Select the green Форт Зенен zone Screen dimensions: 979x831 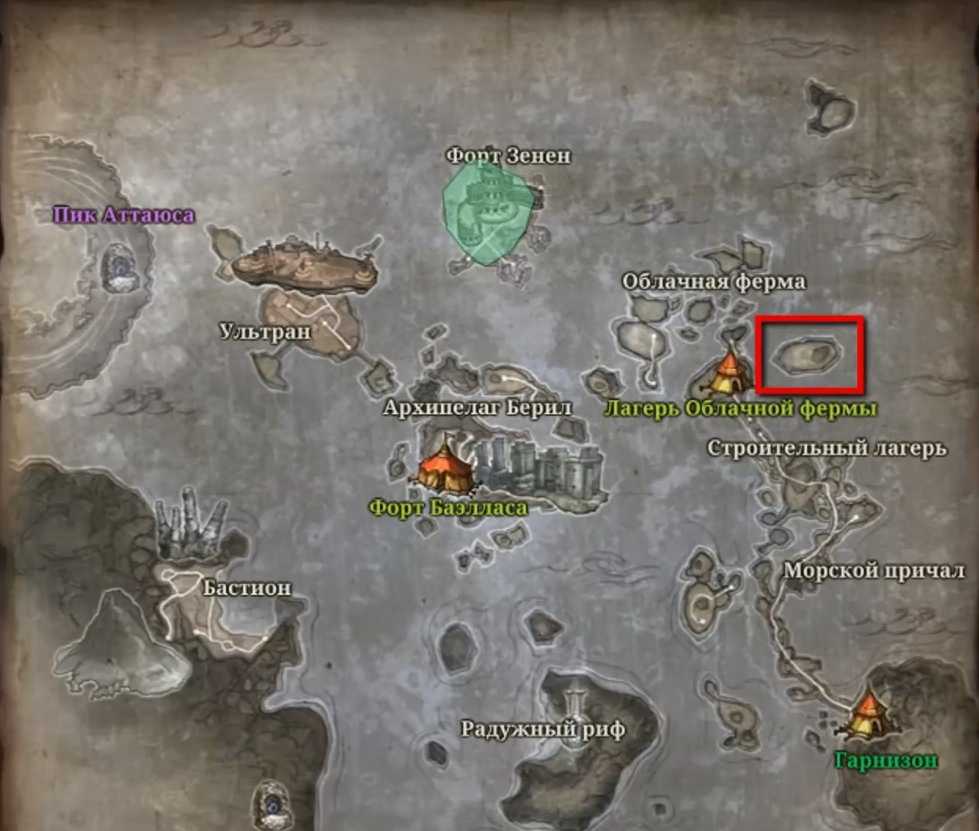(x=489, y=213)
